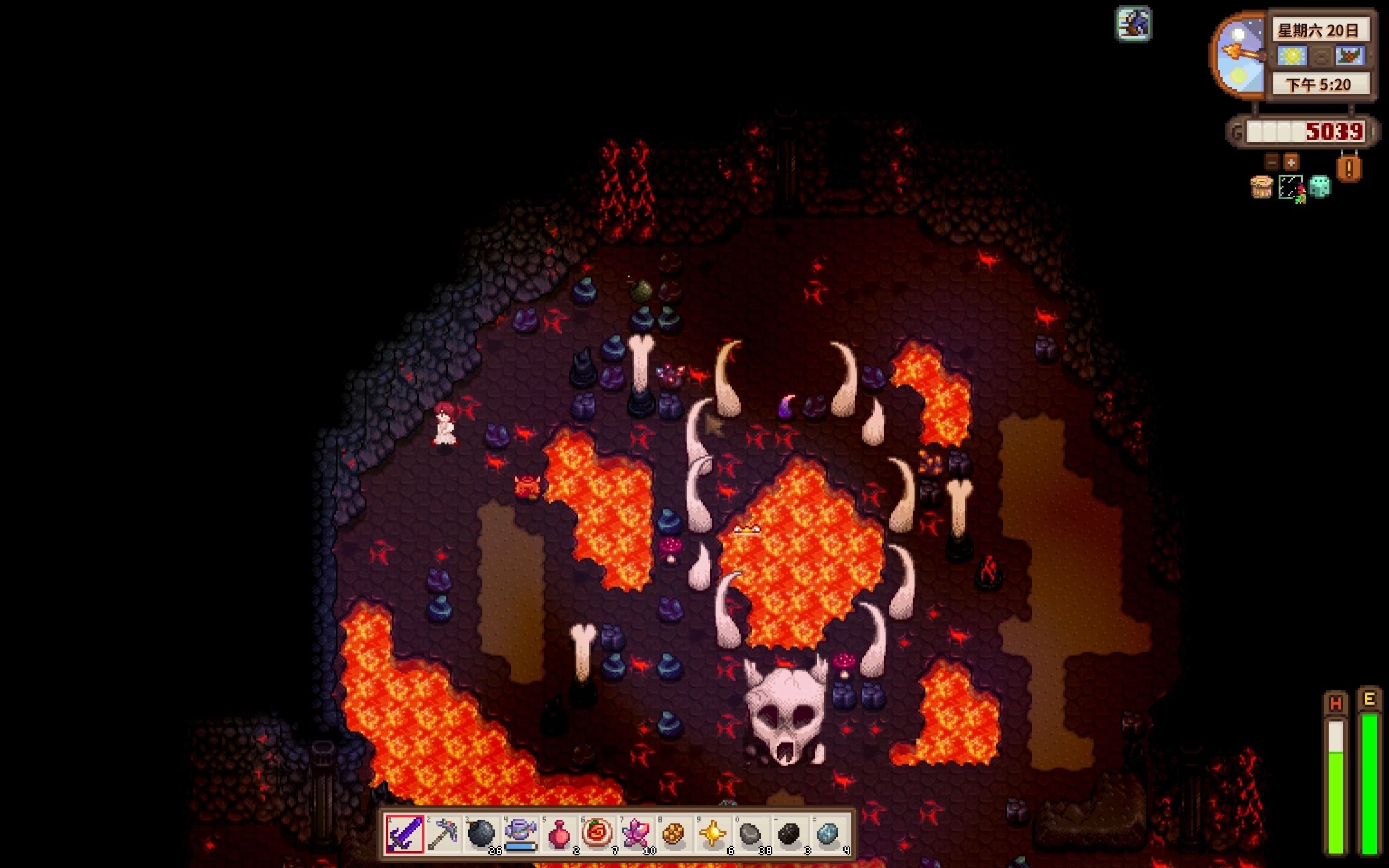Select the watering can slot
The image size is (1389, 868).
coord(520,834)
